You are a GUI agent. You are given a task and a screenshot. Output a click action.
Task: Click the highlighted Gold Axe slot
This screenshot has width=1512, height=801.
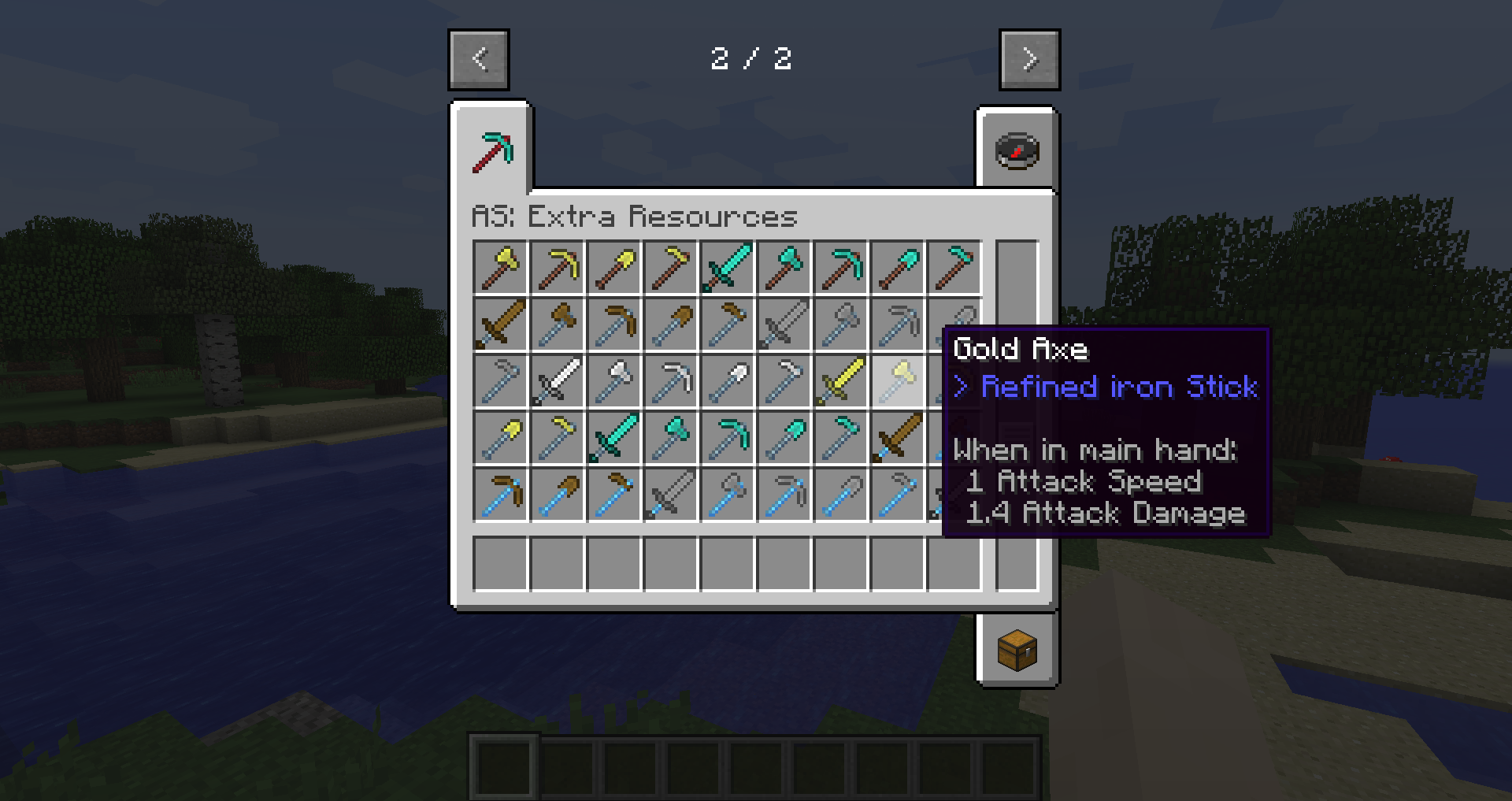click(x=897, y=381)
